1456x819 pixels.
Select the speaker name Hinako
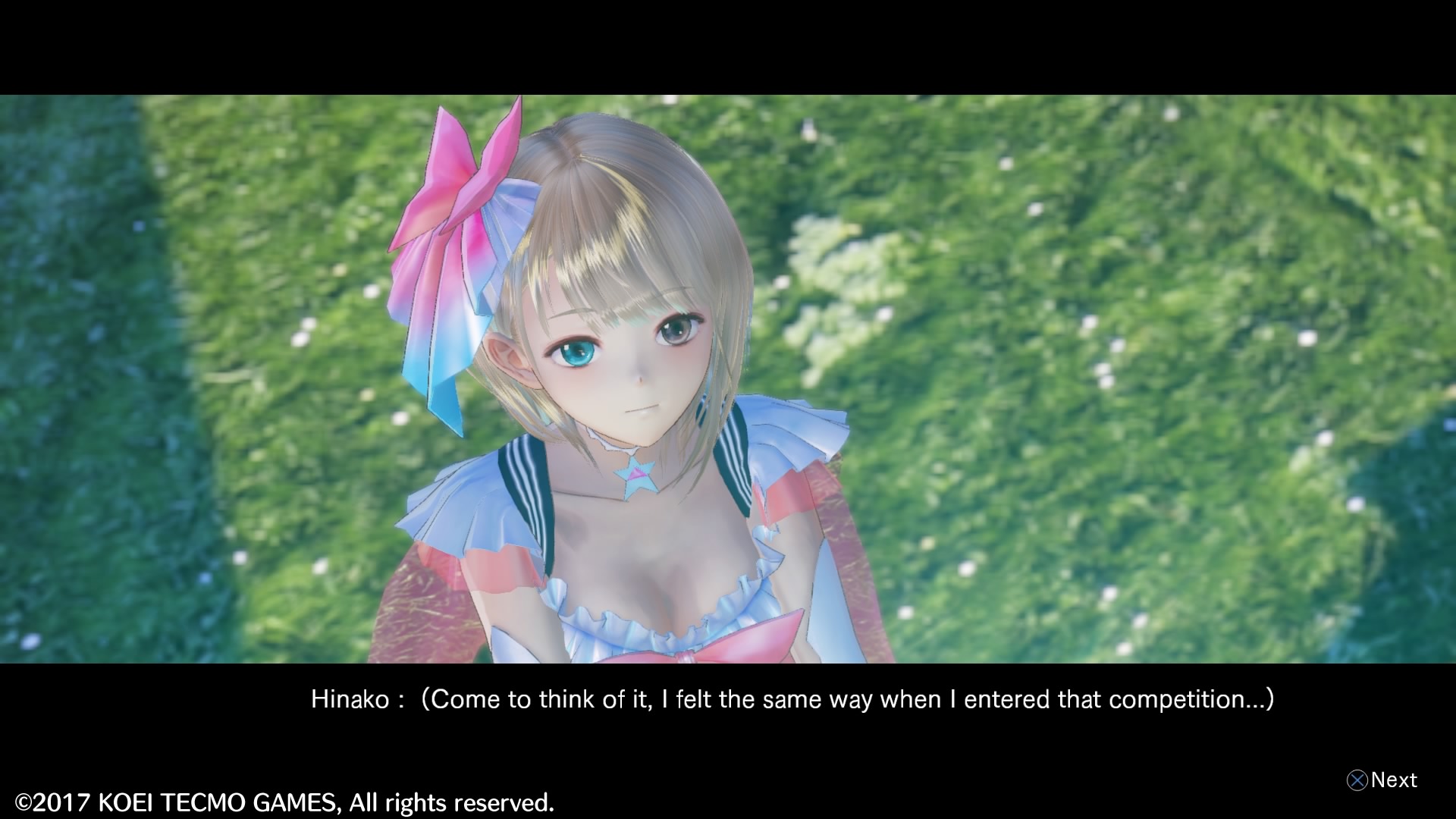350,699
